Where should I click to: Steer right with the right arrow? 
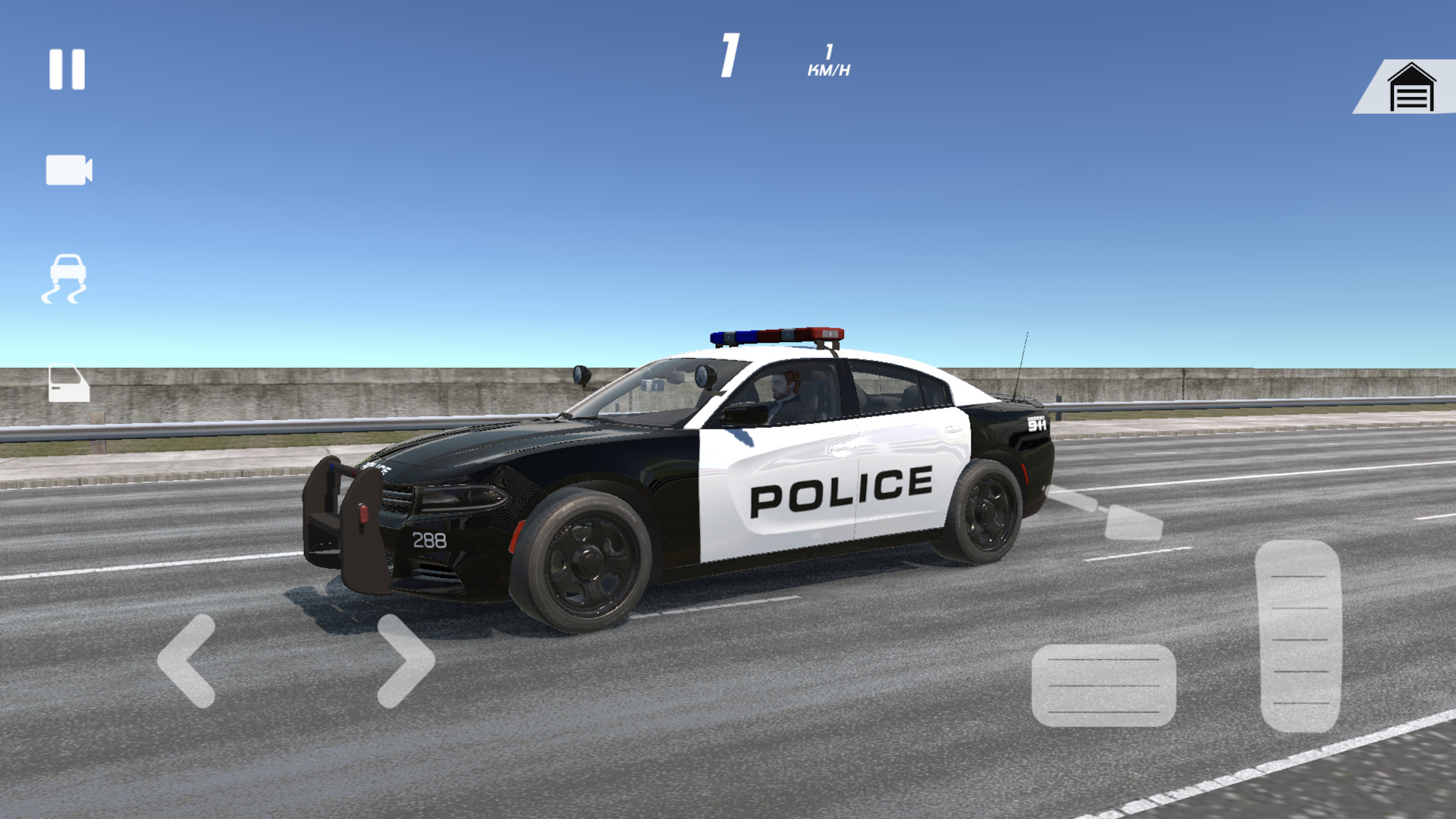click(405, 661)
